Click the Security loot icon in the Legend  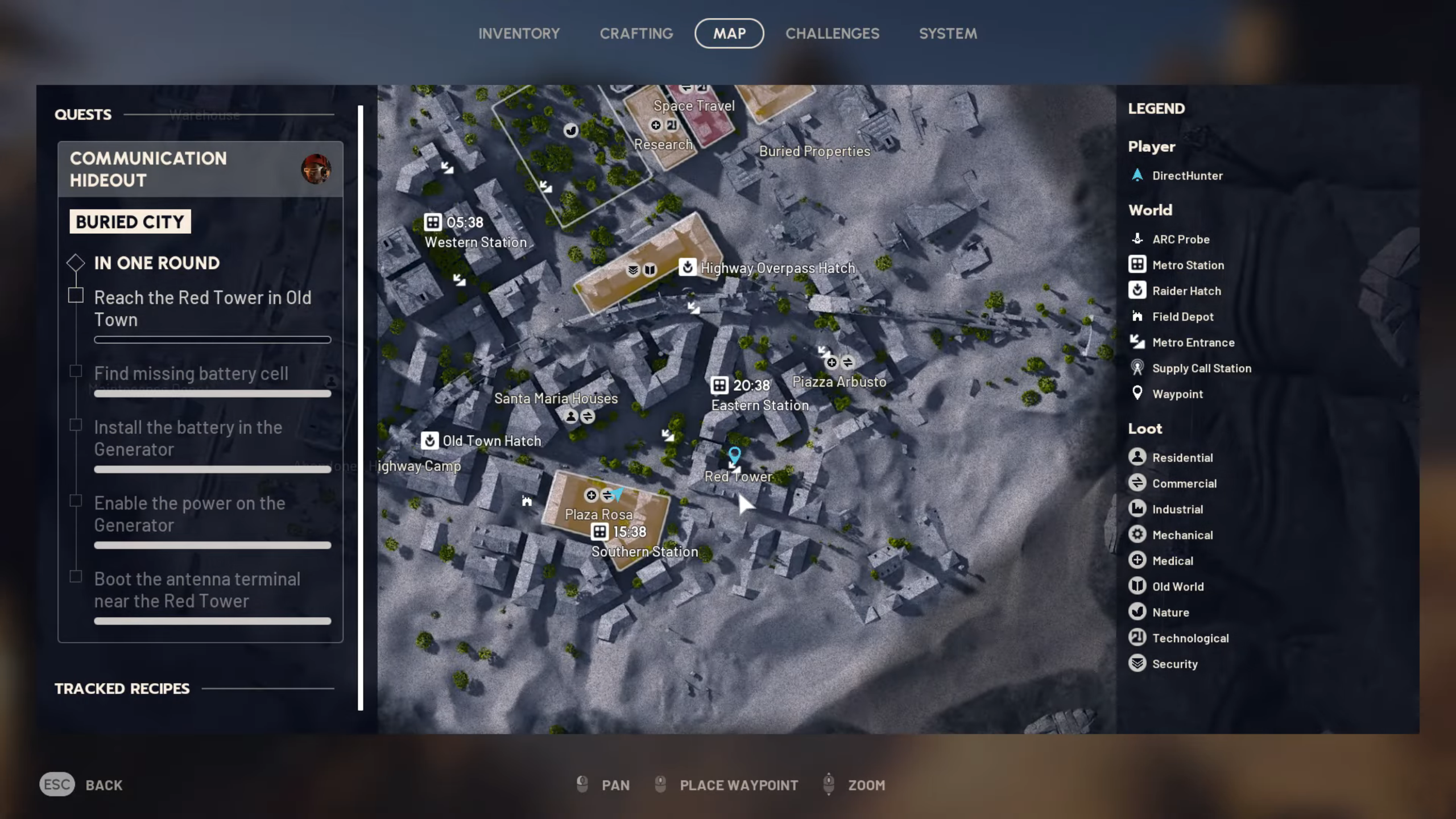tap(1137, 663)
